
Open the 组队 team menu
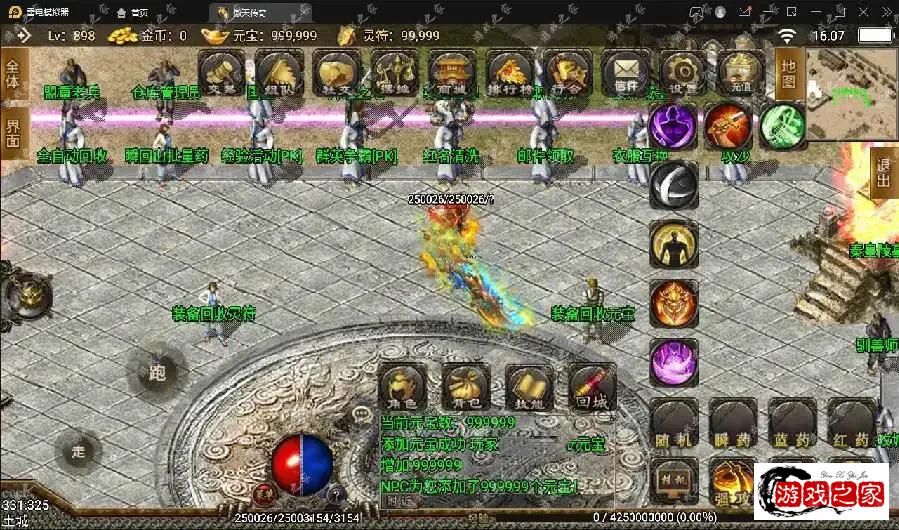point(279,73)
